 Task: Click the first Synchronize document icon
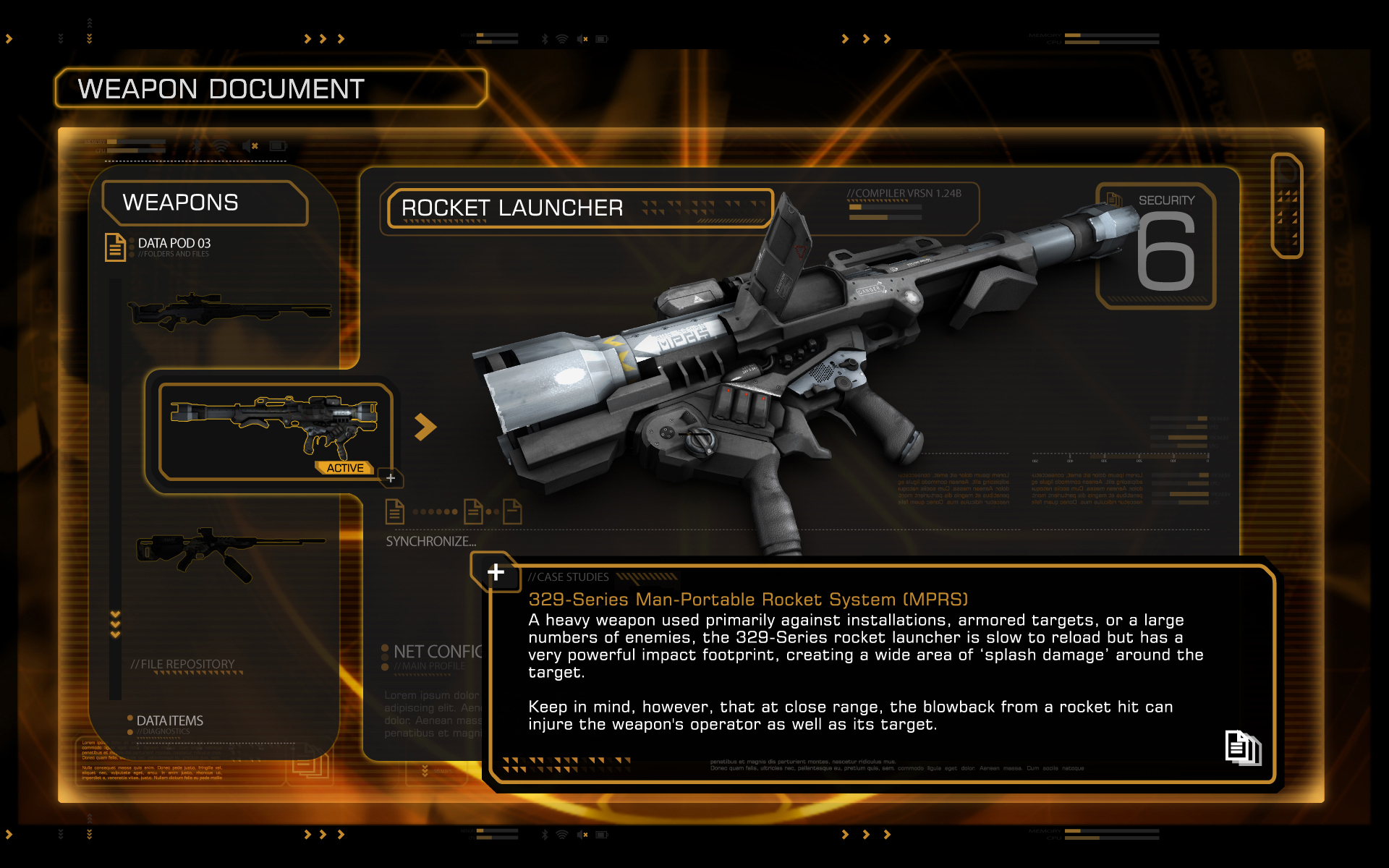click(394, 511)
